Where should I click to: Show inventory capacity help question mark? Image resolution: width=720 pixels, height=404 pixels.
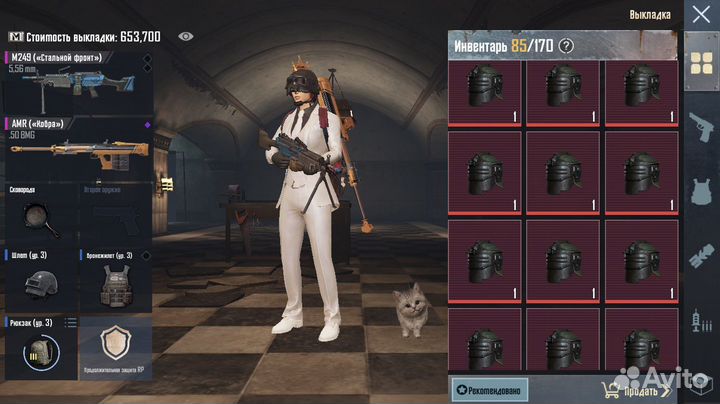[x=566, y=45]
